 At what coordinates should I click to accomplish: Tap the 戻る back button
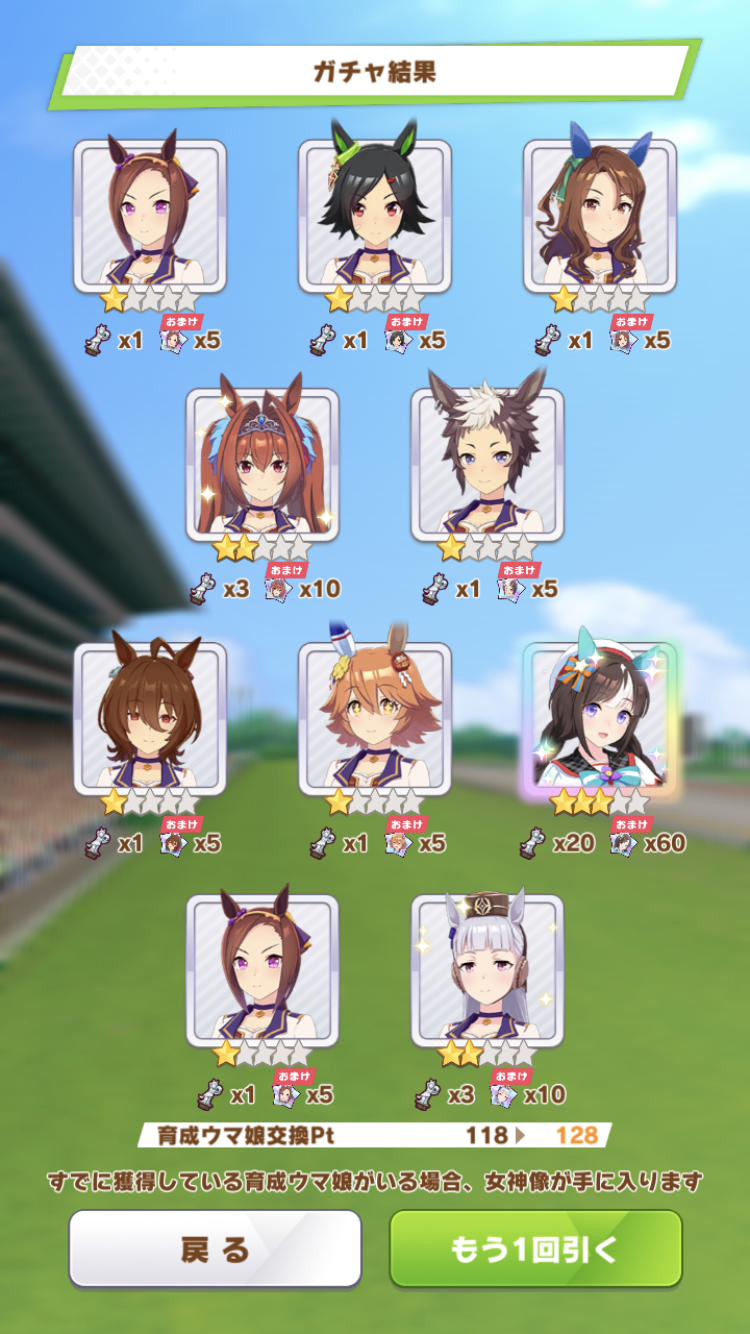215,1248
